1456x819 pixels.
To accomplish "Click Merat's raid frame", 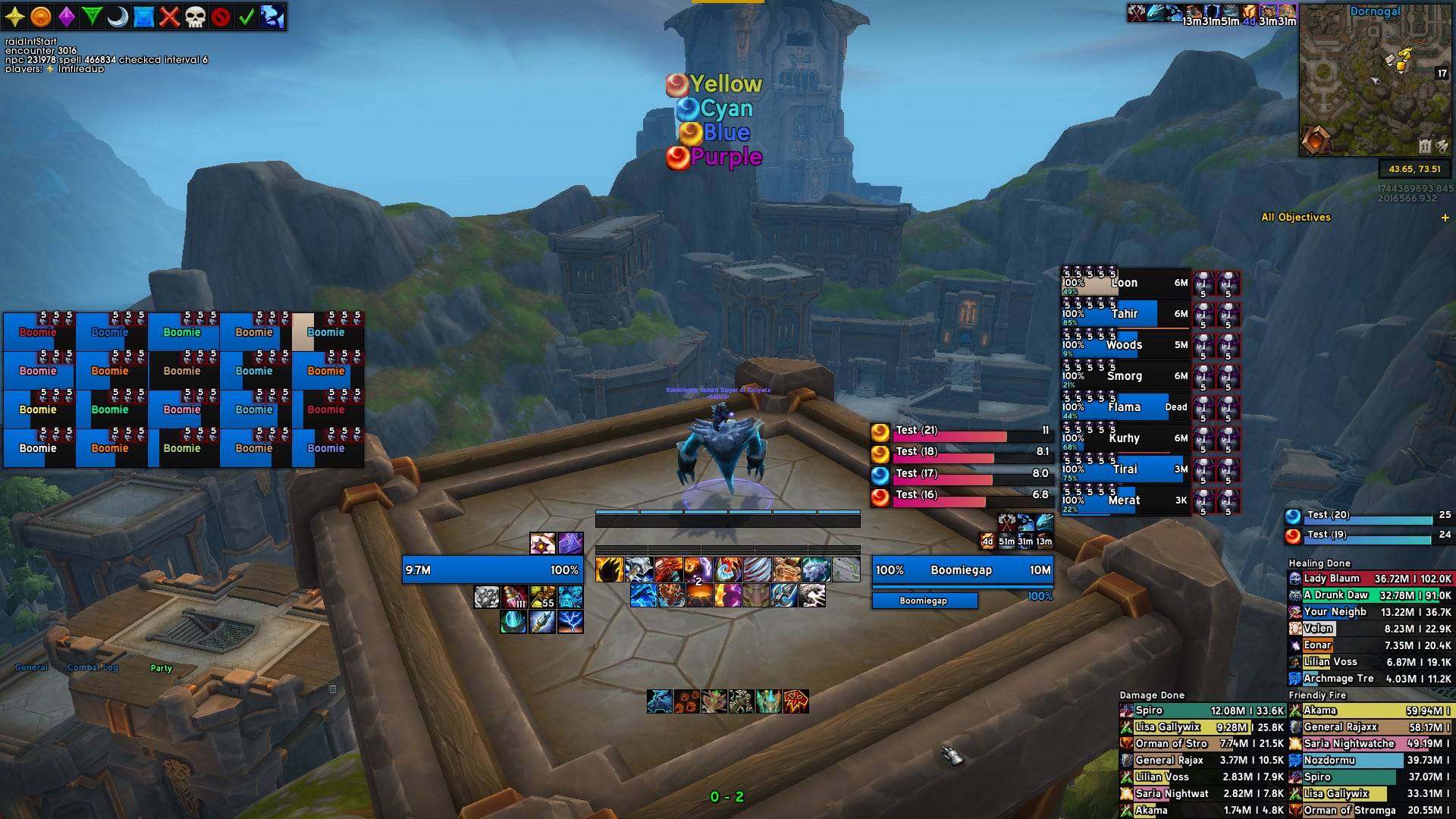I will pos(1125,500).
